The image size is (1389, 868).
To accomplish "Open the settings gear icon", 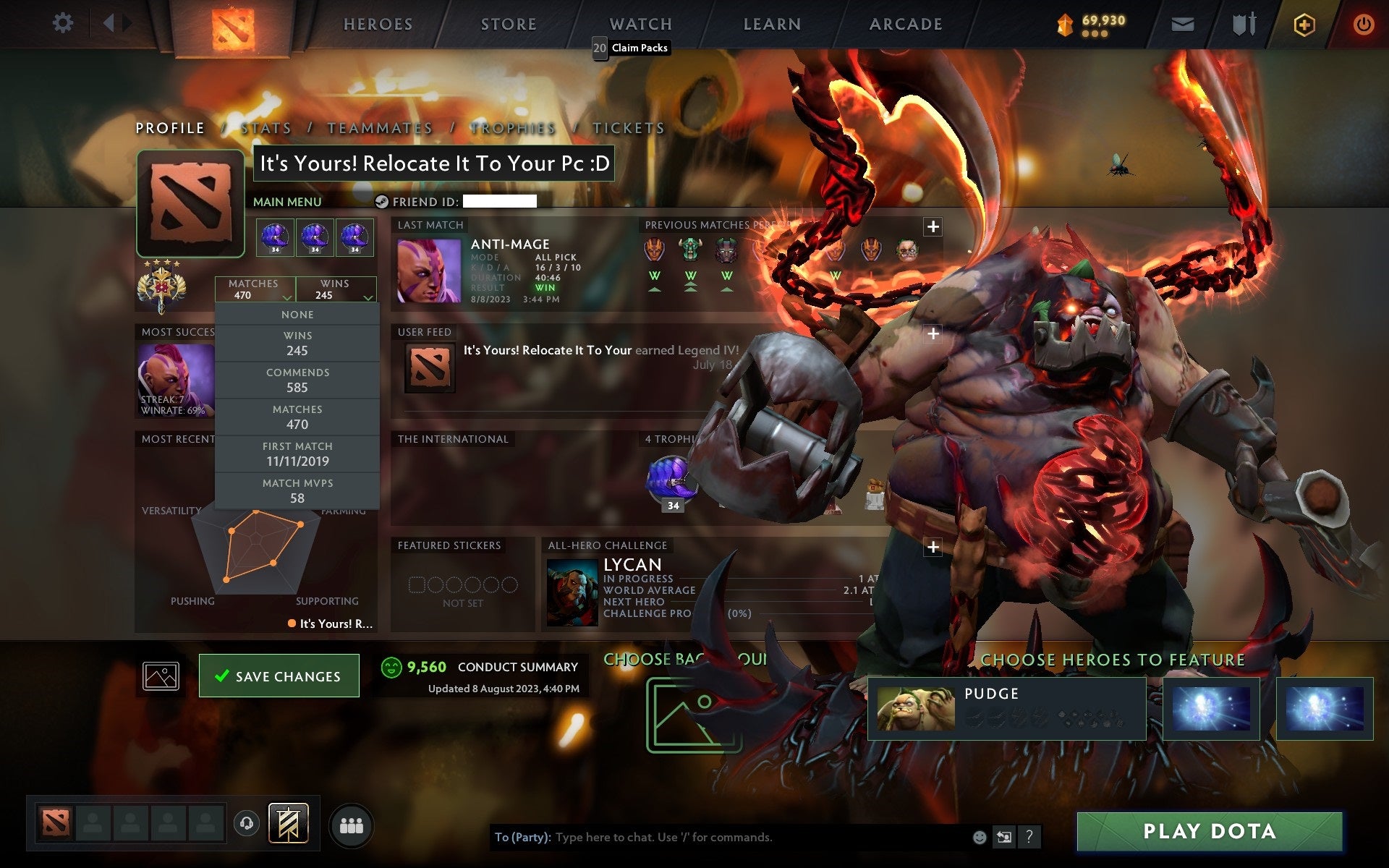I will 64,23.
